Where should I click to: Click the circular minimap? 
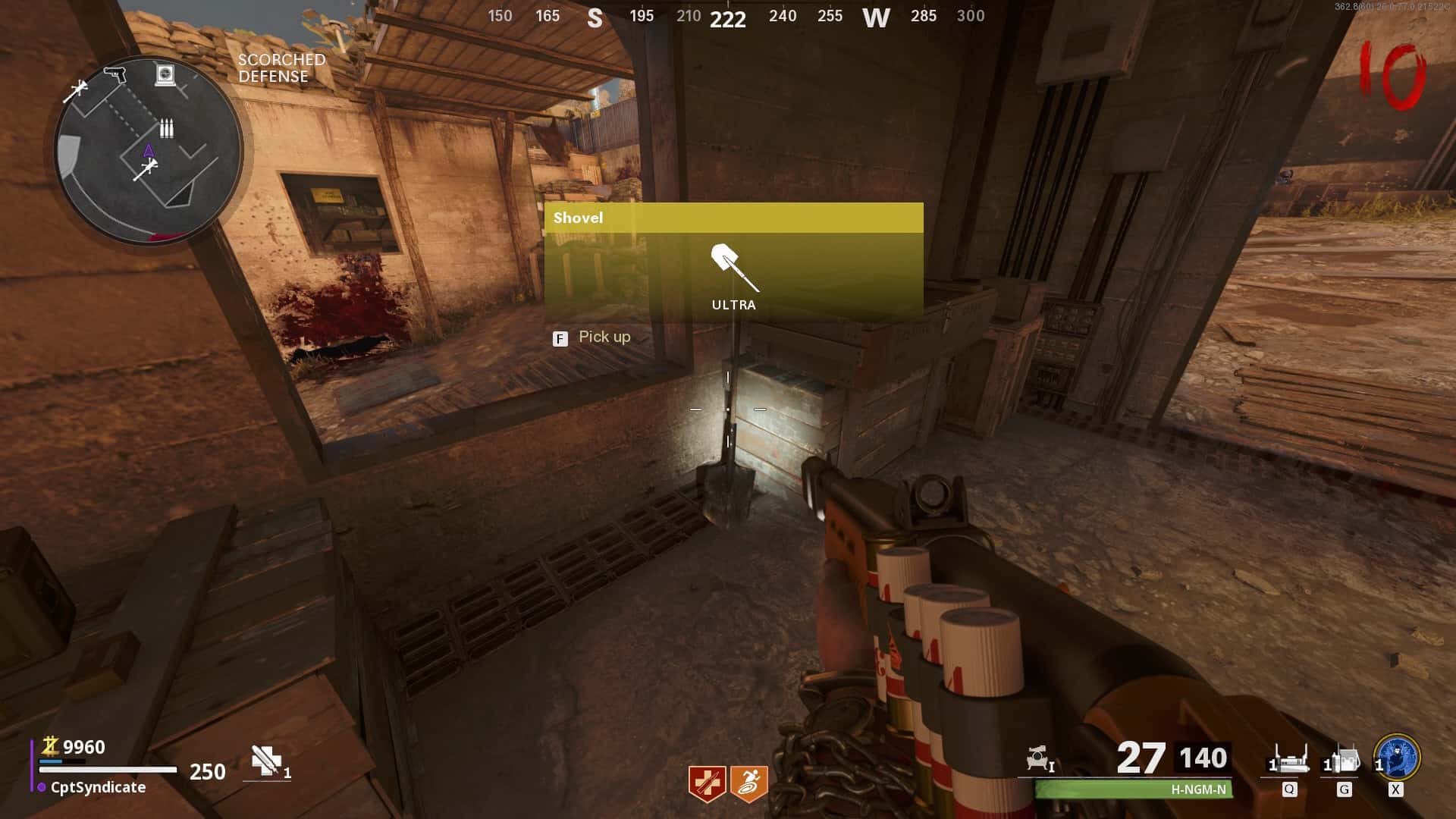(149, 149)
